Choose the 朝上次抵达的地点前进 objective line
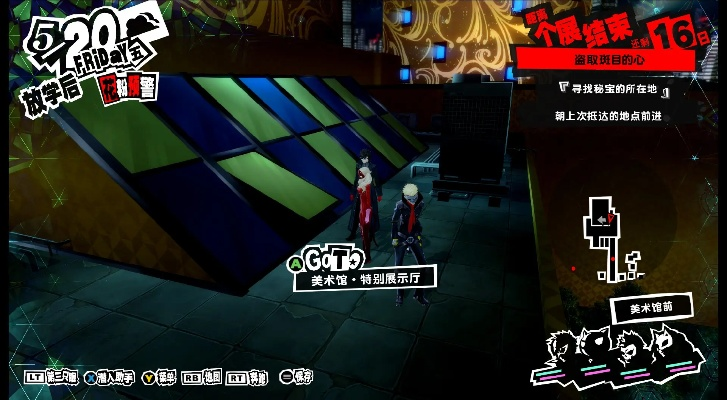This screenshot has width=727, height=400. (x=611, y=115)
